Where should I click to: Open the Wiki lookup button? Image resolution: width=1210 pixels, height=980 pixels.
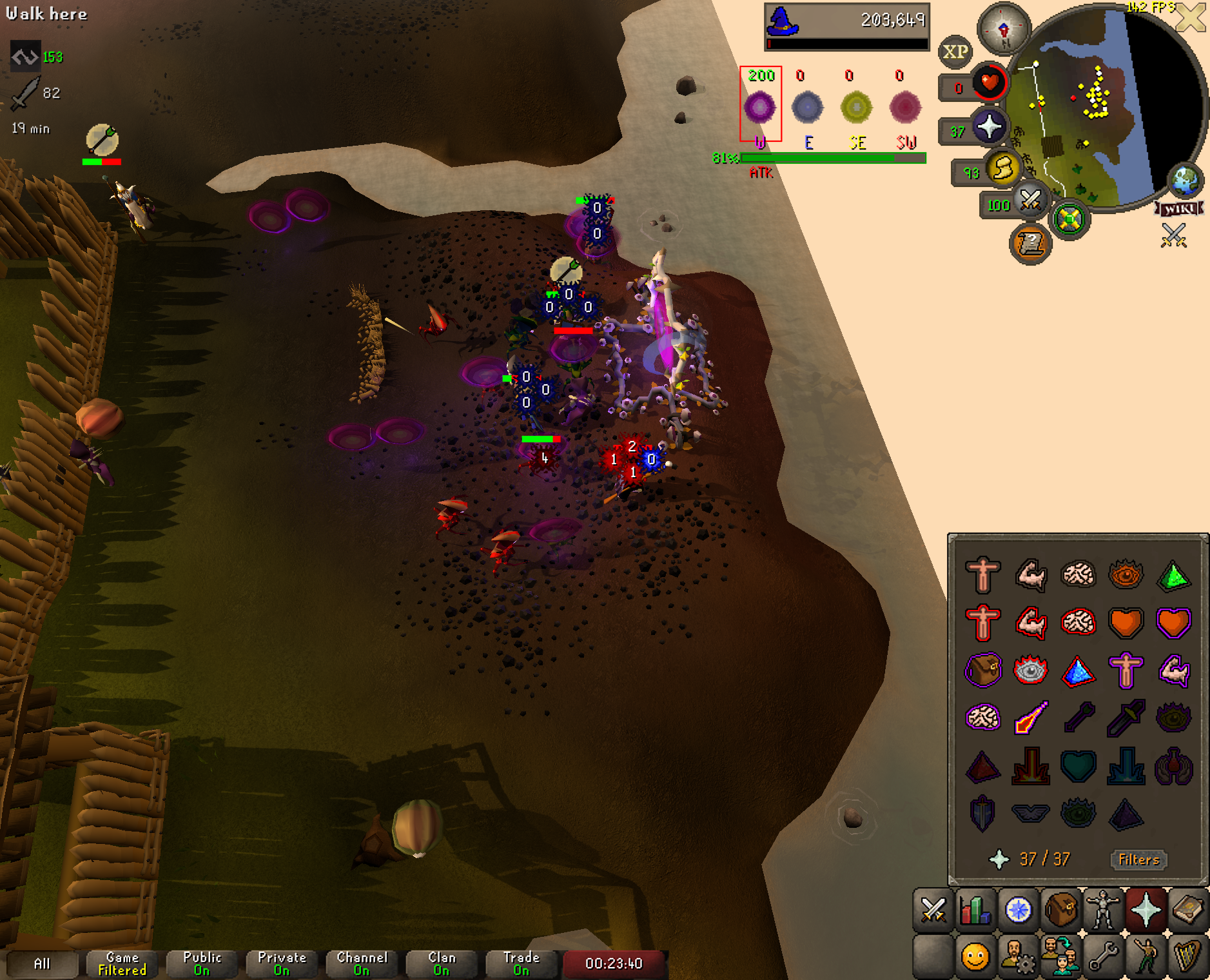tap(1180, 209)
